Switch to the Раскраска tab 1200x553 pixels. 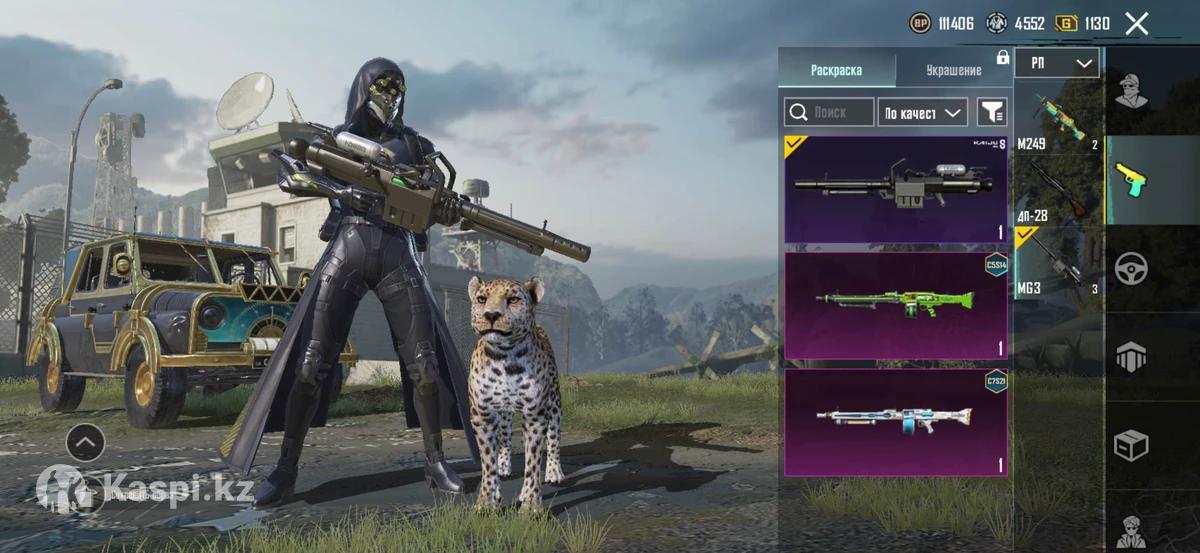click(836, 70)
